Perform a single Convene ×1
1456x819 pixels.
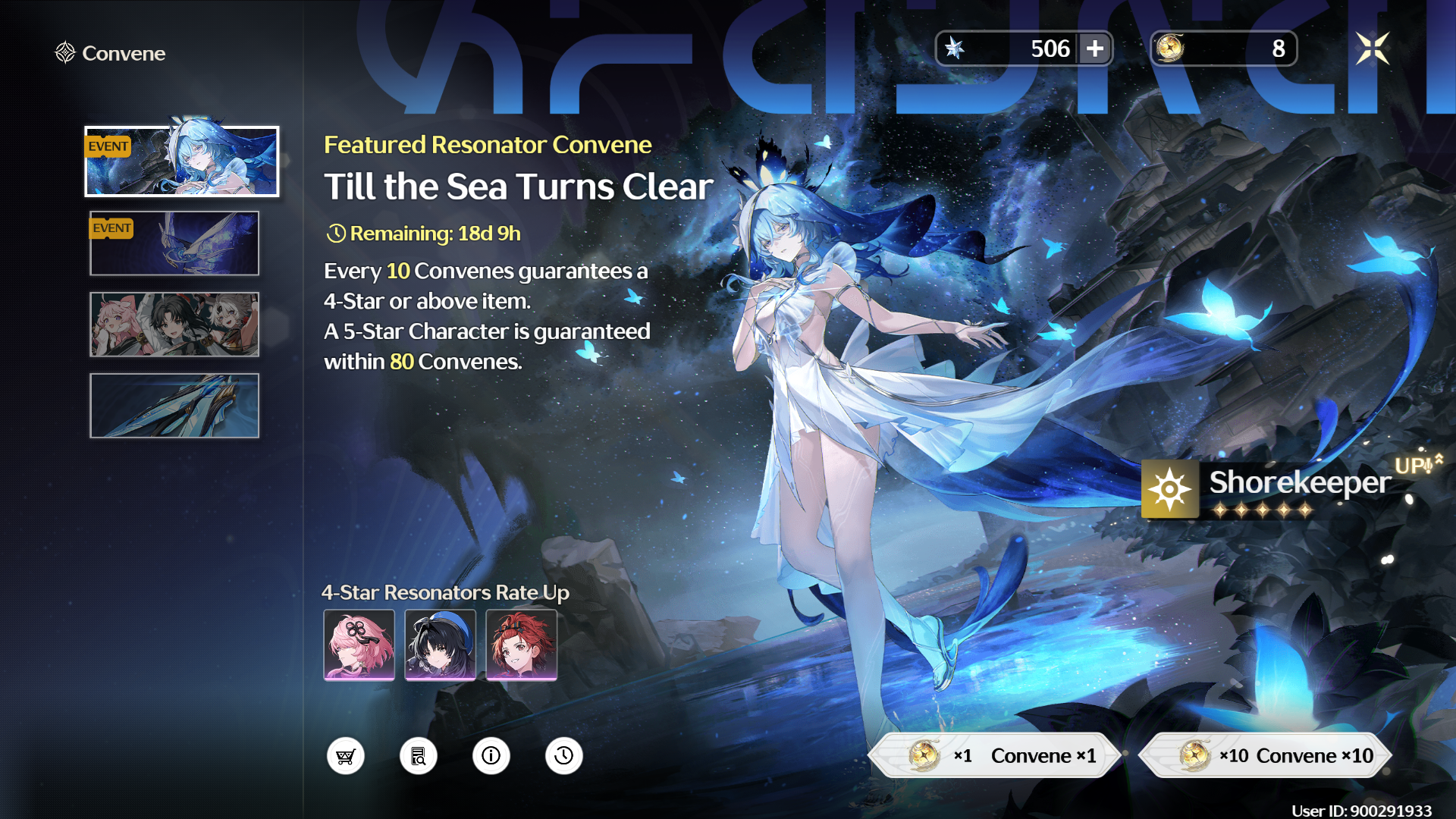click(x=995, y=755)
